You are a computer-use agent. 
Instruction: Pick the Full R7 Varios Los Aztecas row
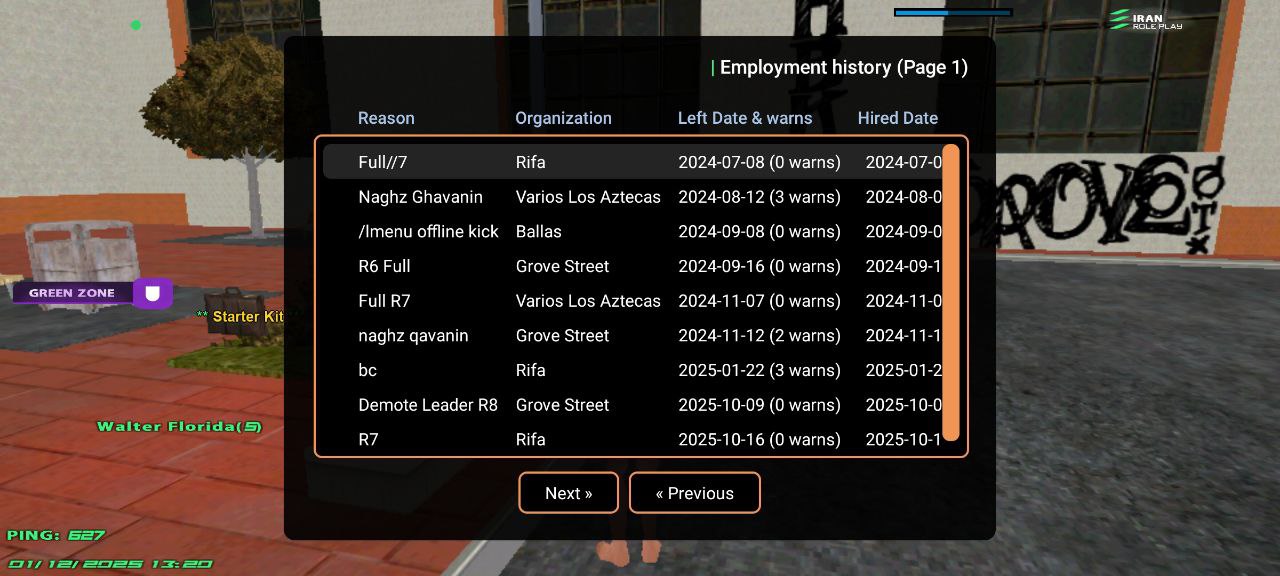click(630, 301)
